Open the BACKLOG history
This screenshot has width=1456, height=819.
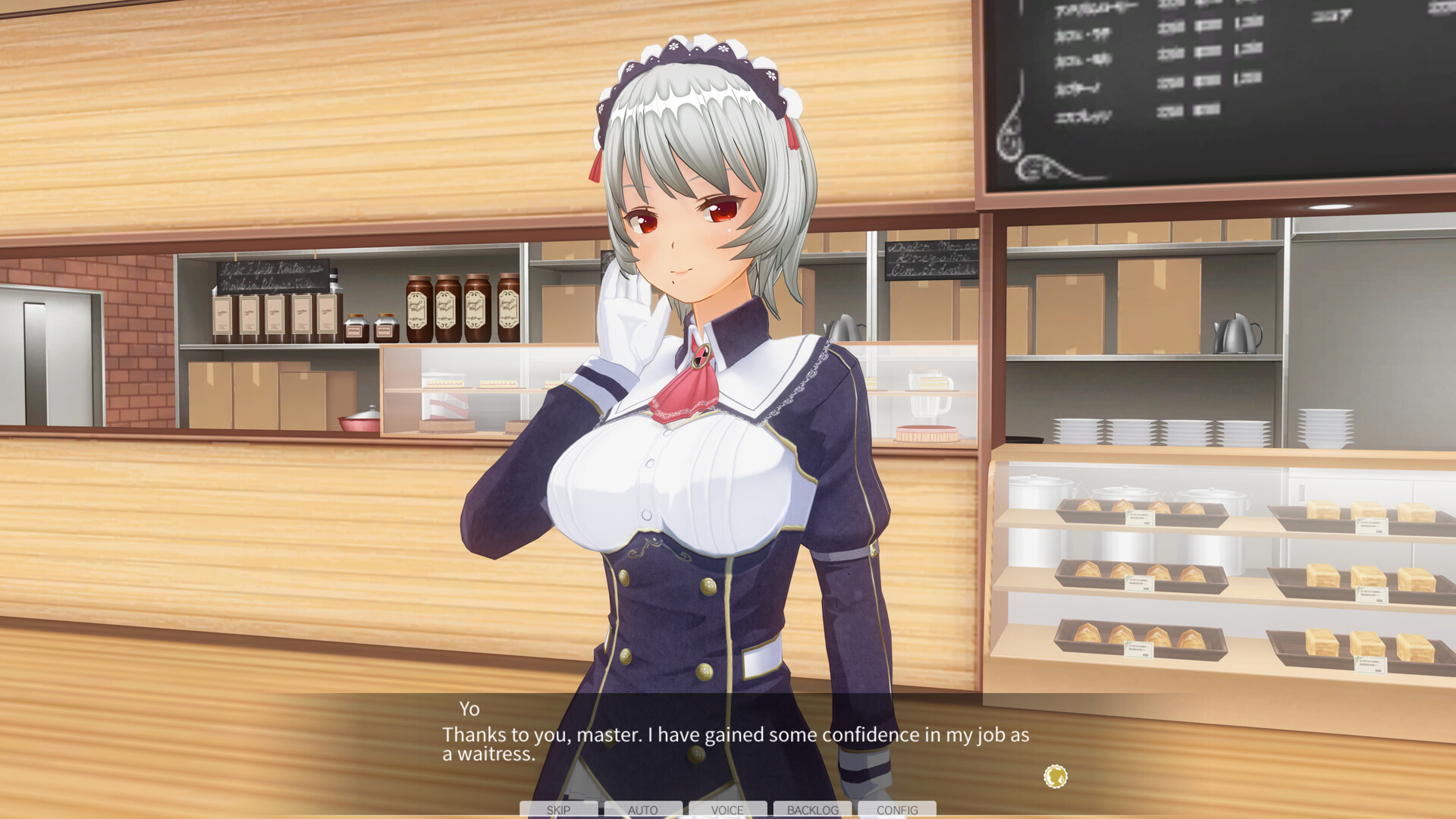click(811, 810)
